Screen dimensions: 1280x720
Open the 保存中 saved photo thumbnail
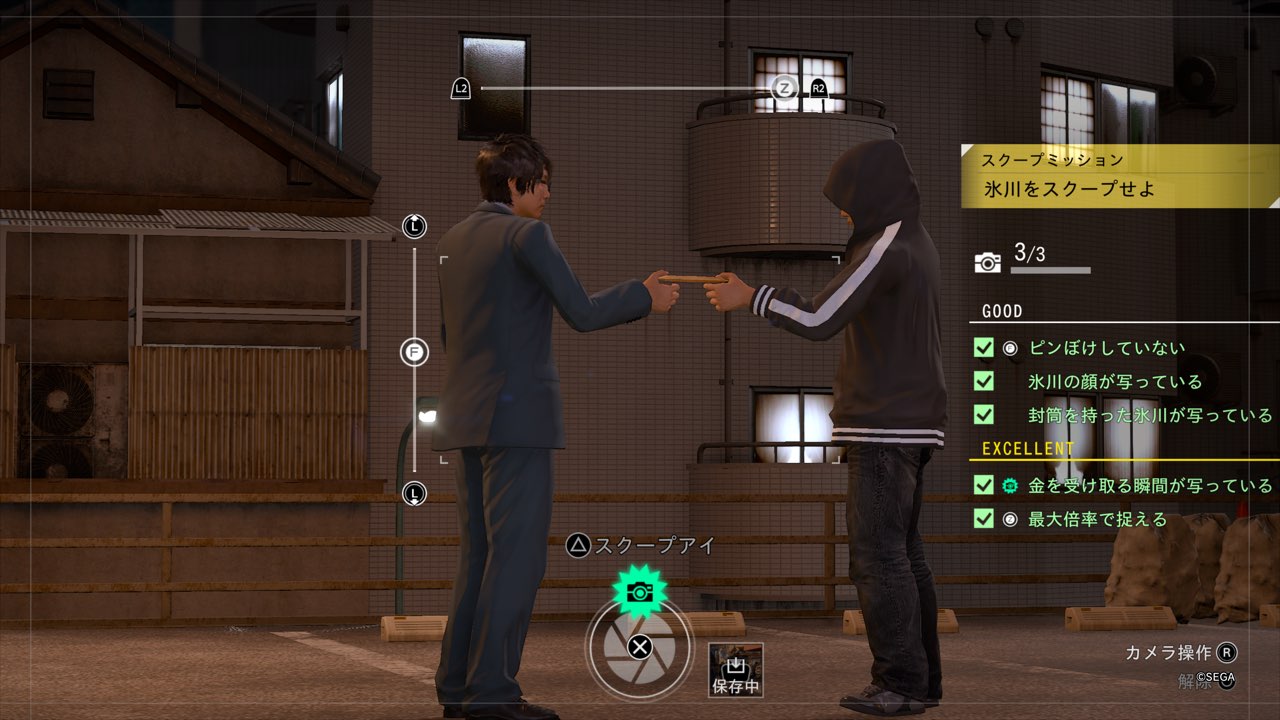tap(736, 670)
